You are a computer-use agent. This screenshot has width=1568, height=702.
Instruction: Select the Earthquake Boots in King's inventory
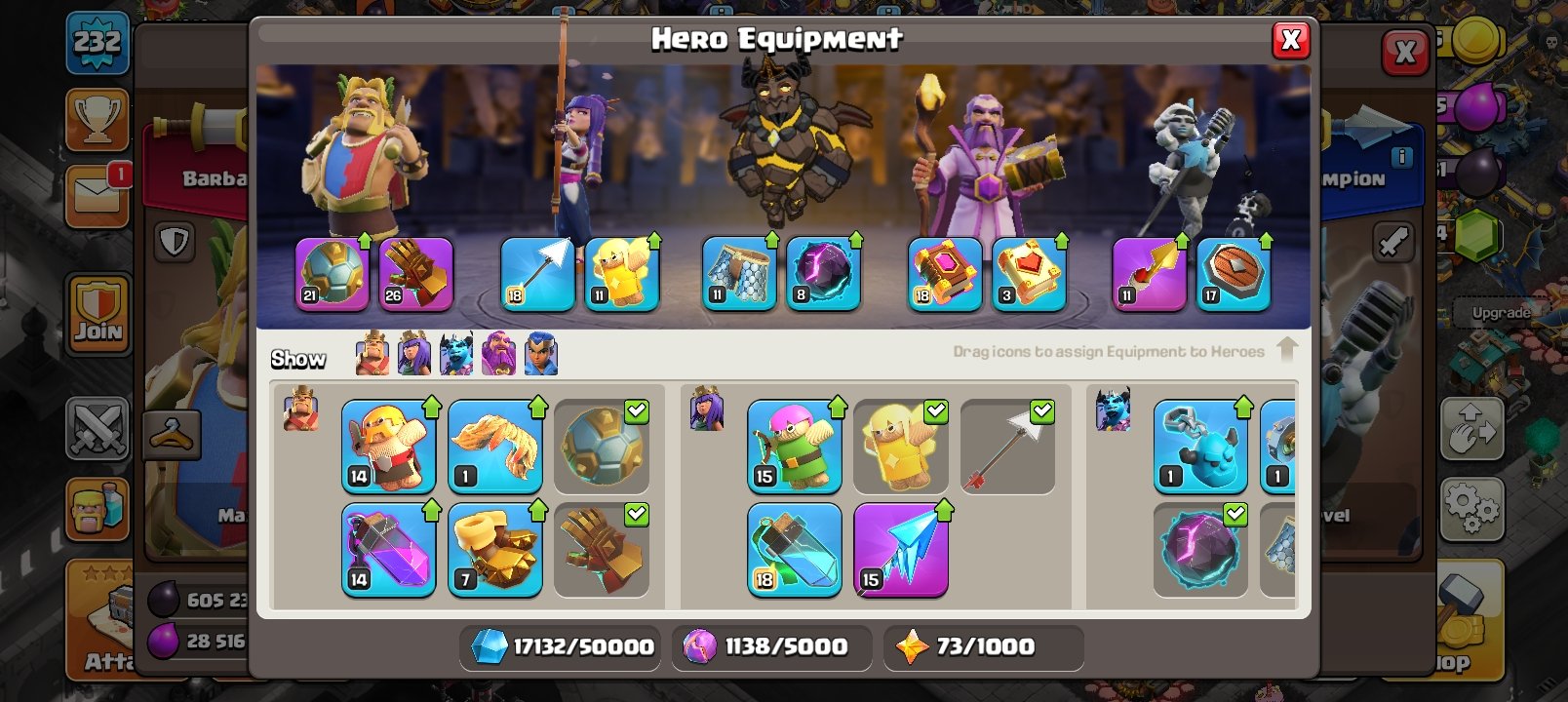pyautogui.click(x=496, y=549)
